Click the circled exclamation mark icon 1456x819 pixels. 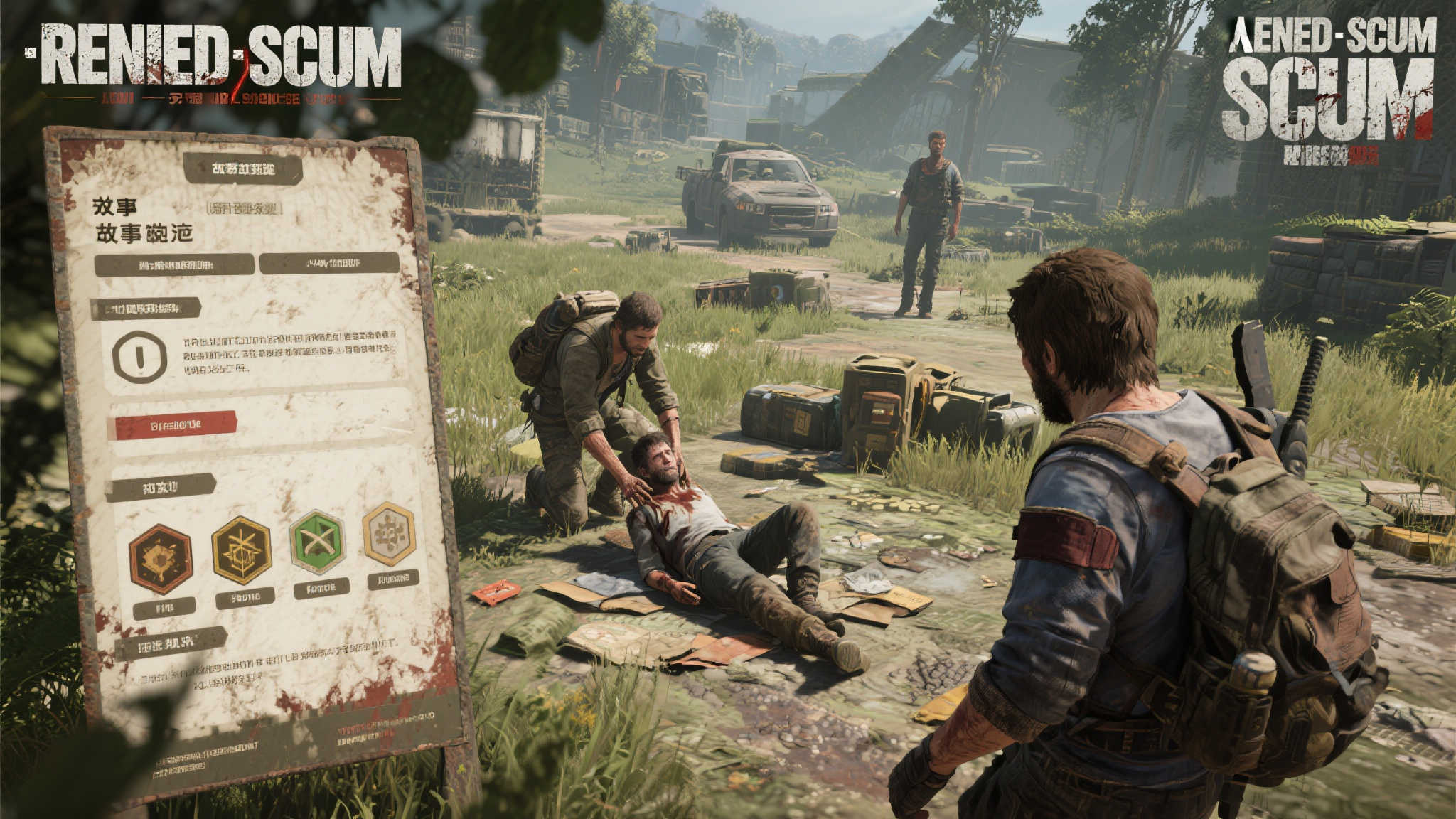tap(139, 357)
